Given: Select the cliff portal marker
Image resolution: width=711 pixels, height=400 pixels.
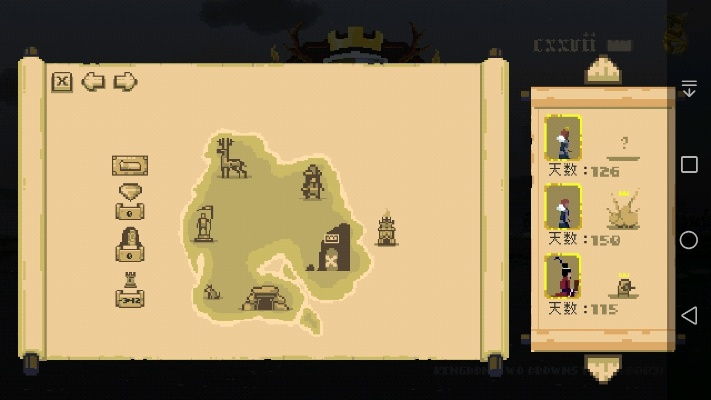Looking at the screenshot, I should pos(334,248).
